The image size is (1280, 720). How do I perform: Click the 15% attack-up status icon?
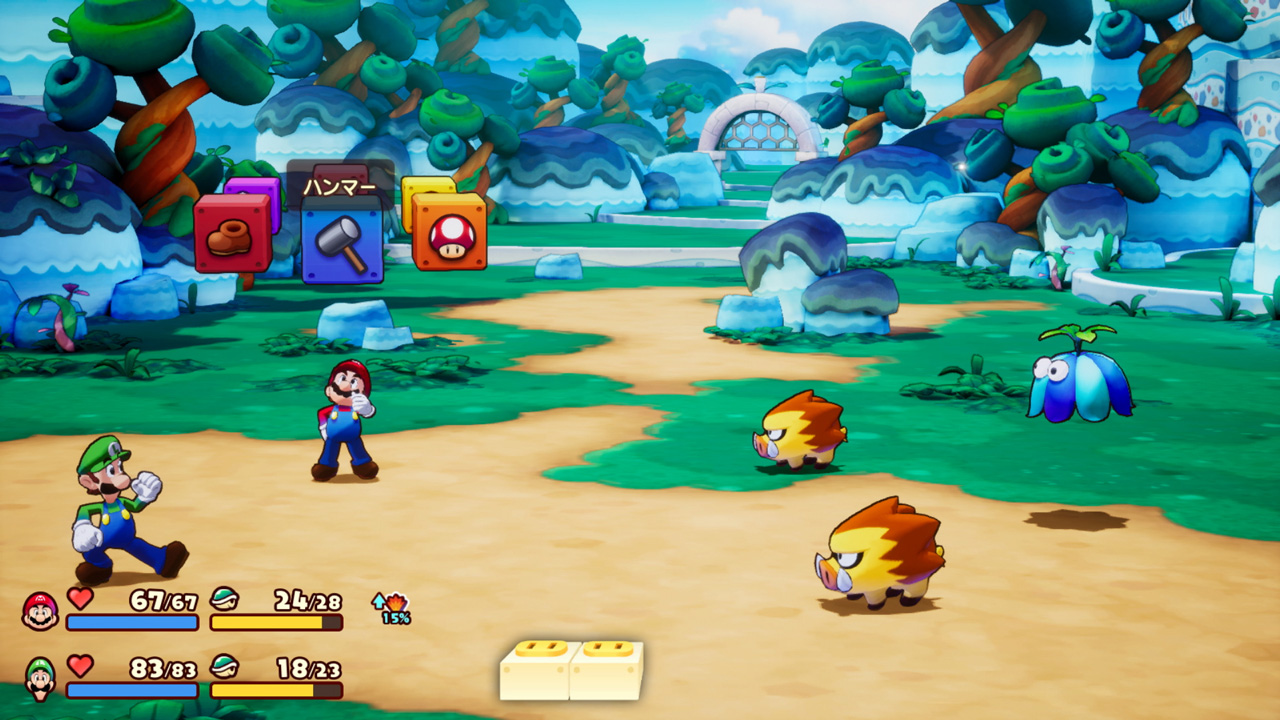click(391, 608)
